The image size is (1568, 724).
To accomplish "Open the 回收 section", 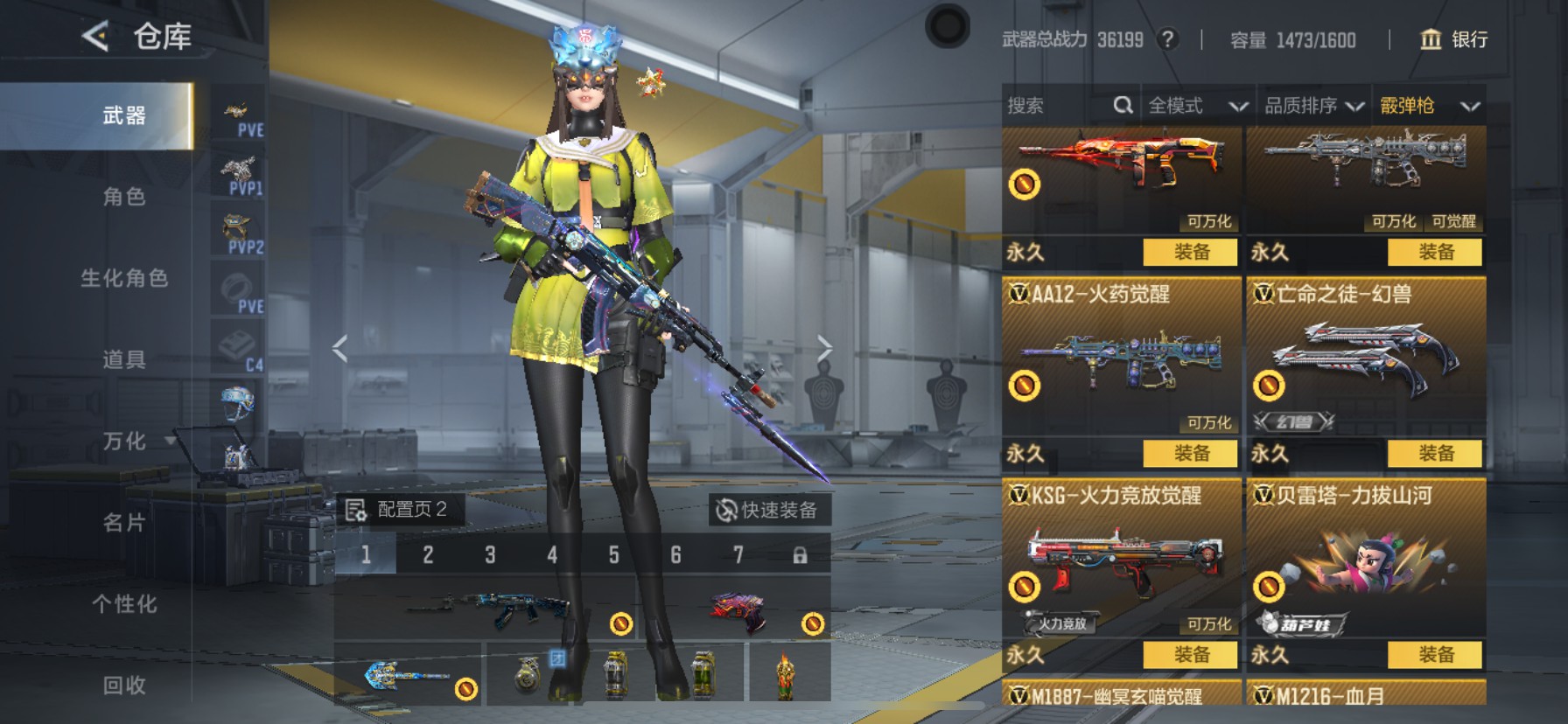I will point(123,686).
